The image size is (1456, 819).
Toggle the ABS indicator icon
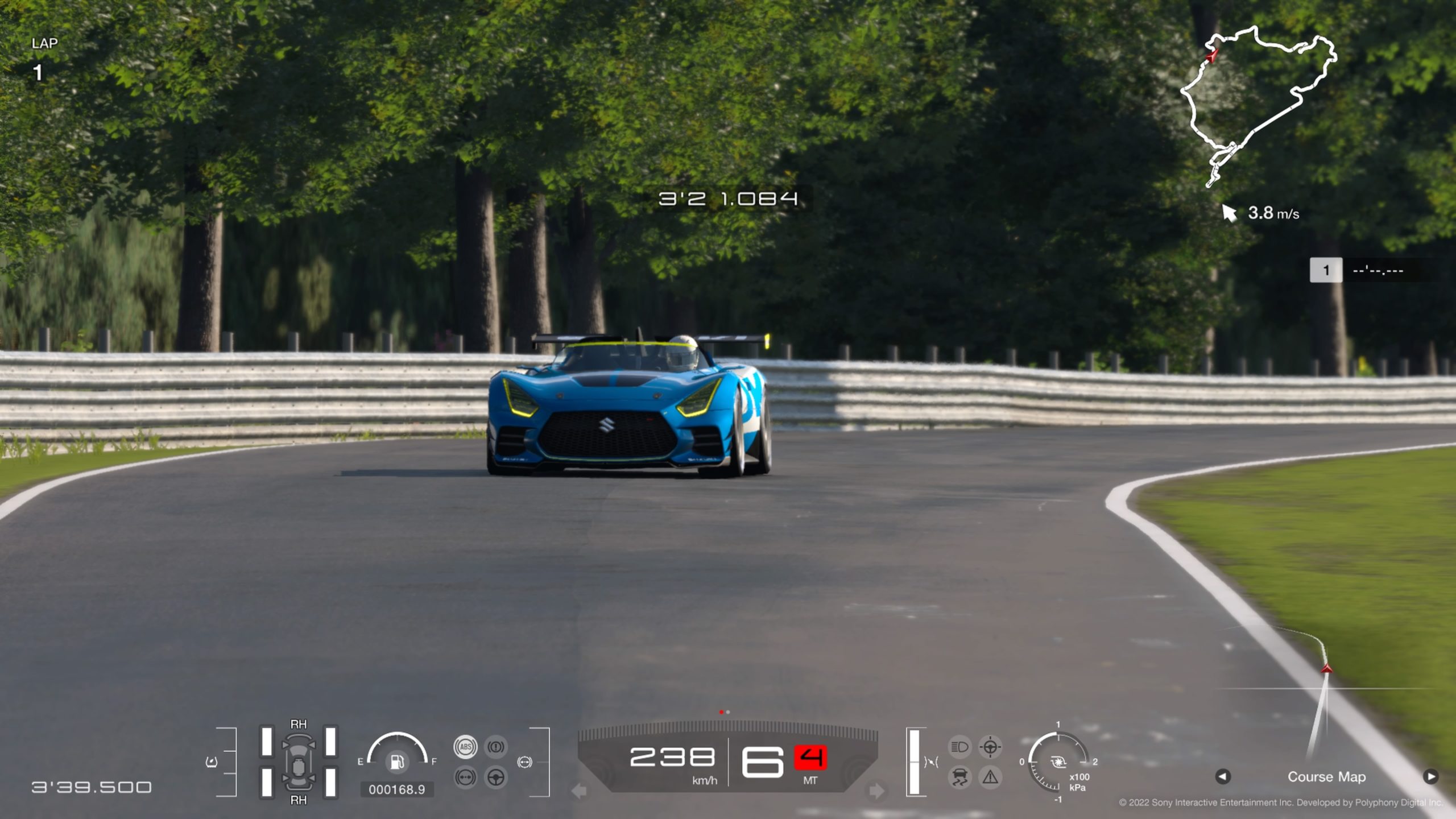(x=465, y=747)
